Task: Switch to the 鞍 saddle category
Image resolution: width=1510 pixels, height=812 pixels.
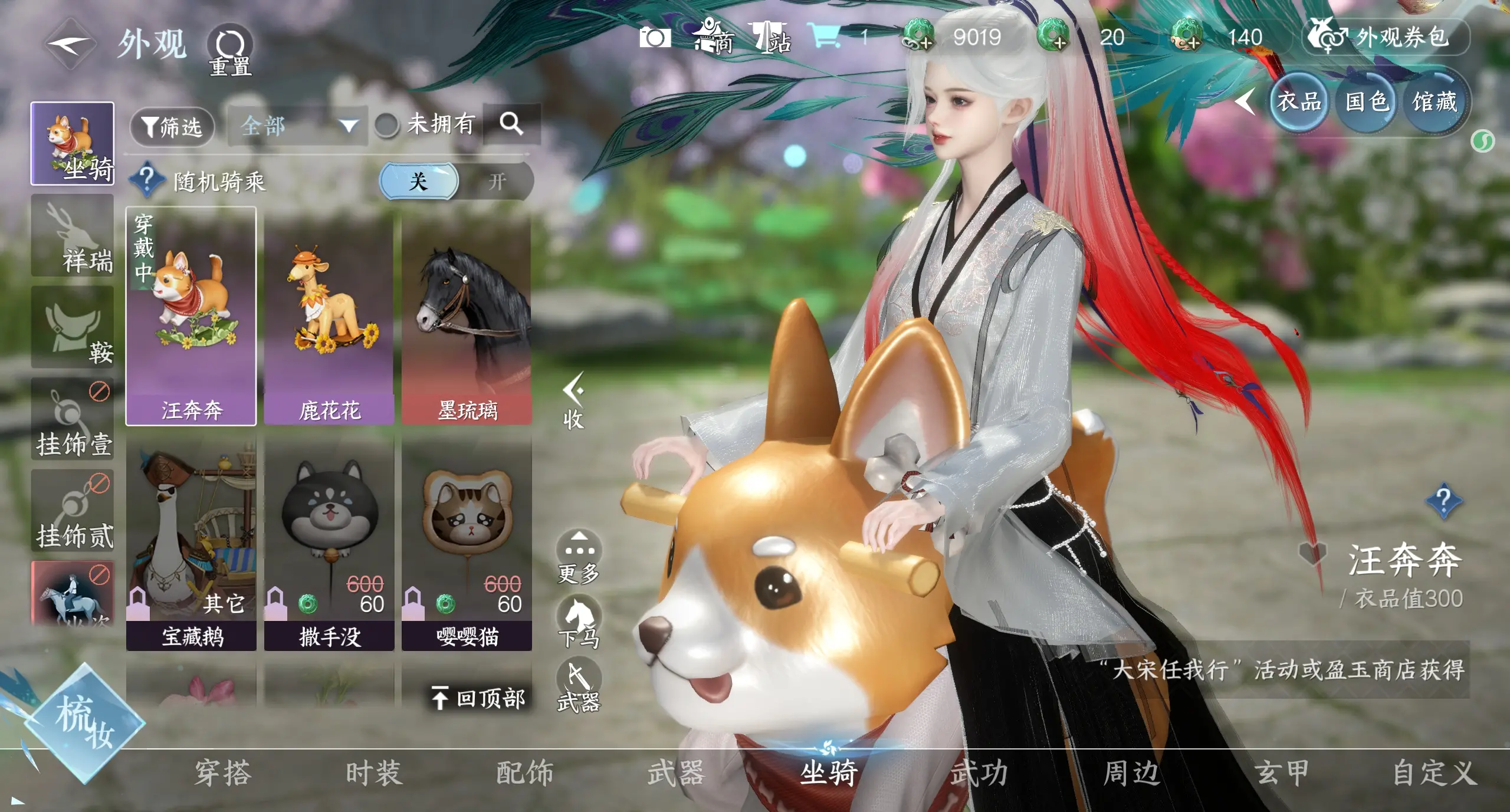Action: [73, 328]
